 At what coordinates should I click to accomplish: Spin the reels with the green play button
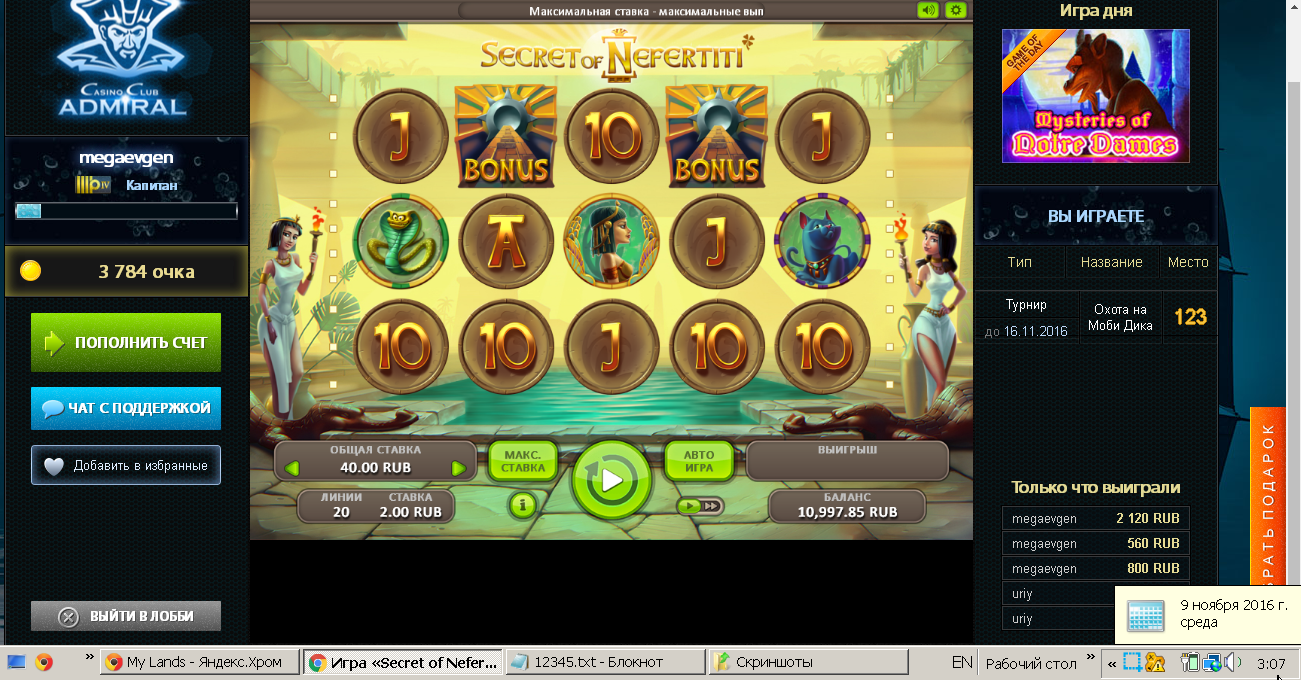pos(611,481)
